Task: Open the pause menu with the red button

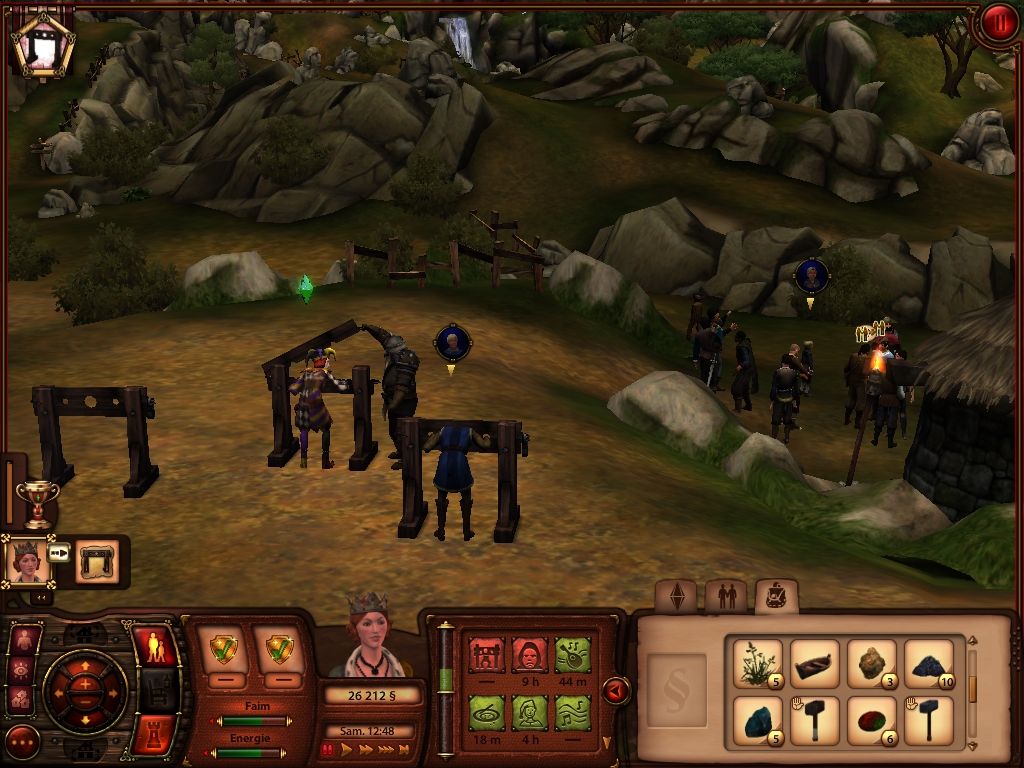Action: [997, 23]
